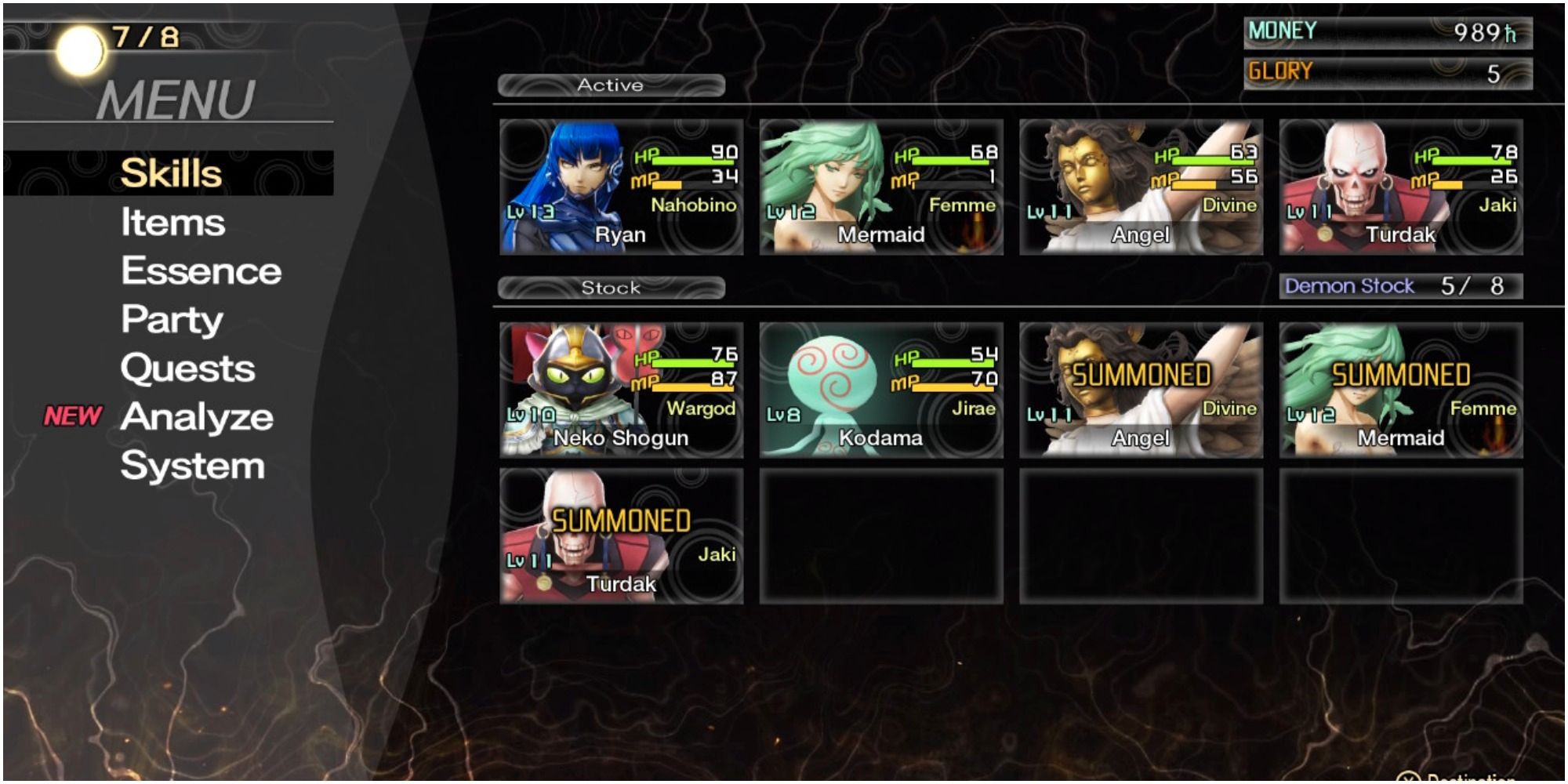The height and width of the screenshot is (784, 1568).
Task: Pick the active Turdak with HP 78
Action: click(1401, 187)
